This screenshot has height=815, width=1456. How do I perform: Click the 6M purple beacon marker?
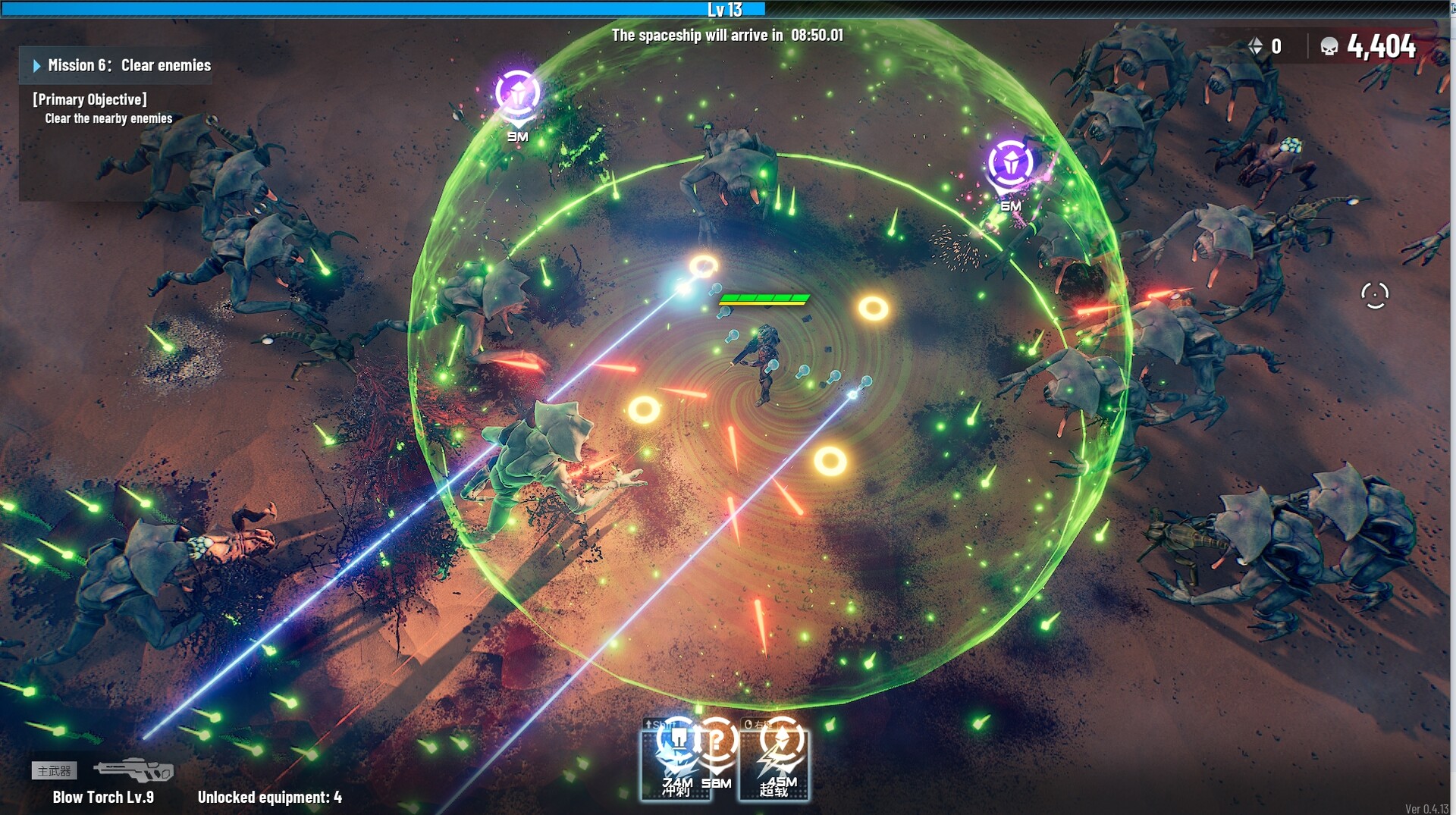point(1009,161)
